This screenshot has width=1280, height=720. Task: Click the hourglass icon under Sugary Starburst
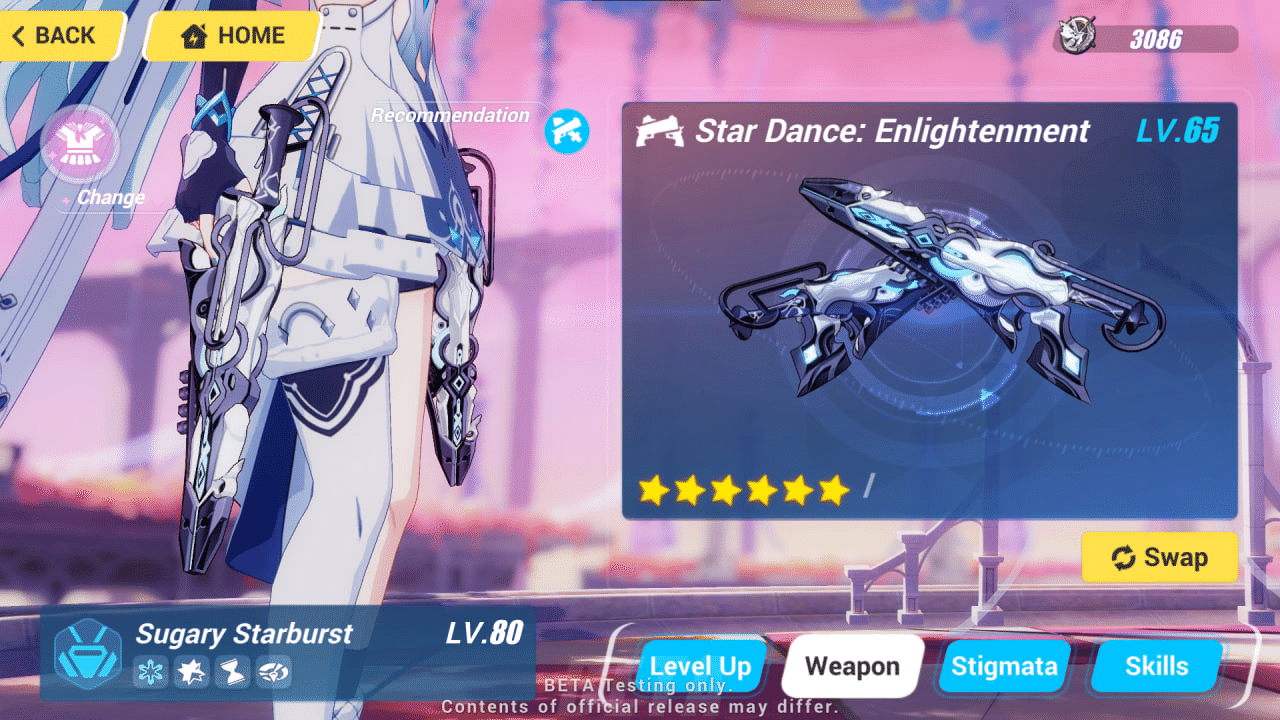[232, 673]
